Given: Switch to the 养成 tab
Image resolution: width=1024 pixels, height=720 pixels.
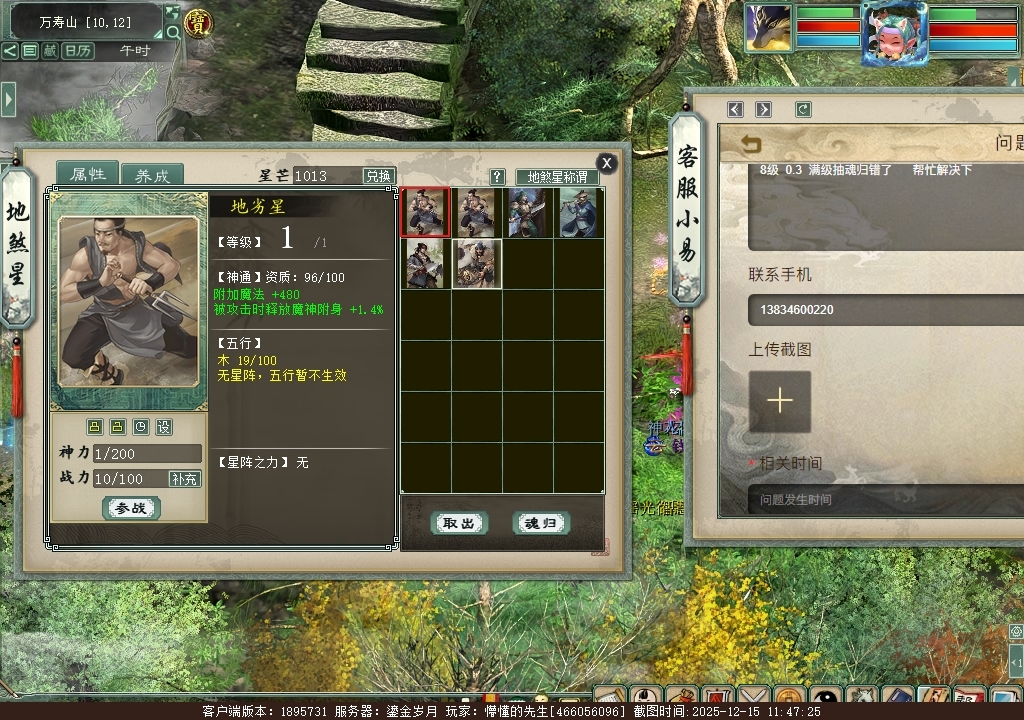Looking at the screenshot, I should pos(152,175).
